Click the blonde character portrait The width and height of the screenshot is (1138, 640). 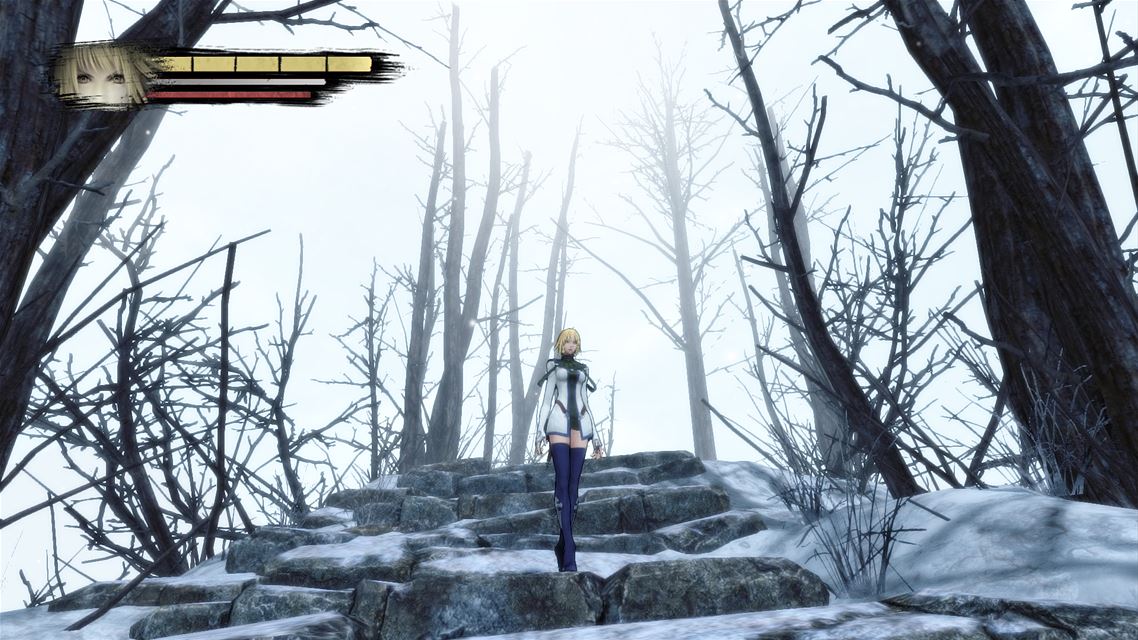click(105, 74)
